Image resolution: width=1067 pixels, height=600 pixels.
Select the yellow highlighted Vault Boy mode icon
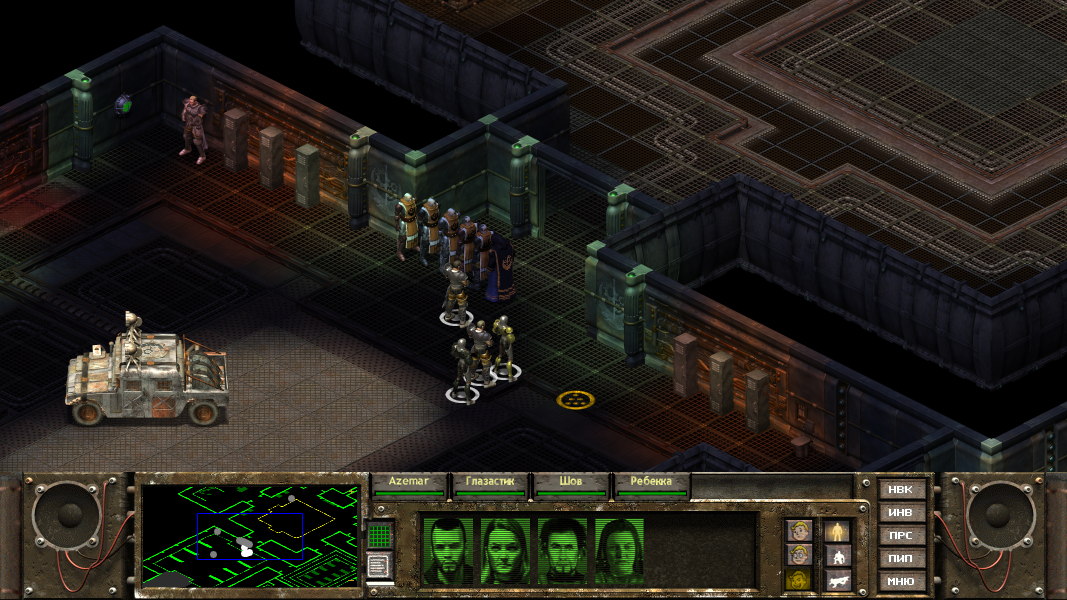pos(798,580)
